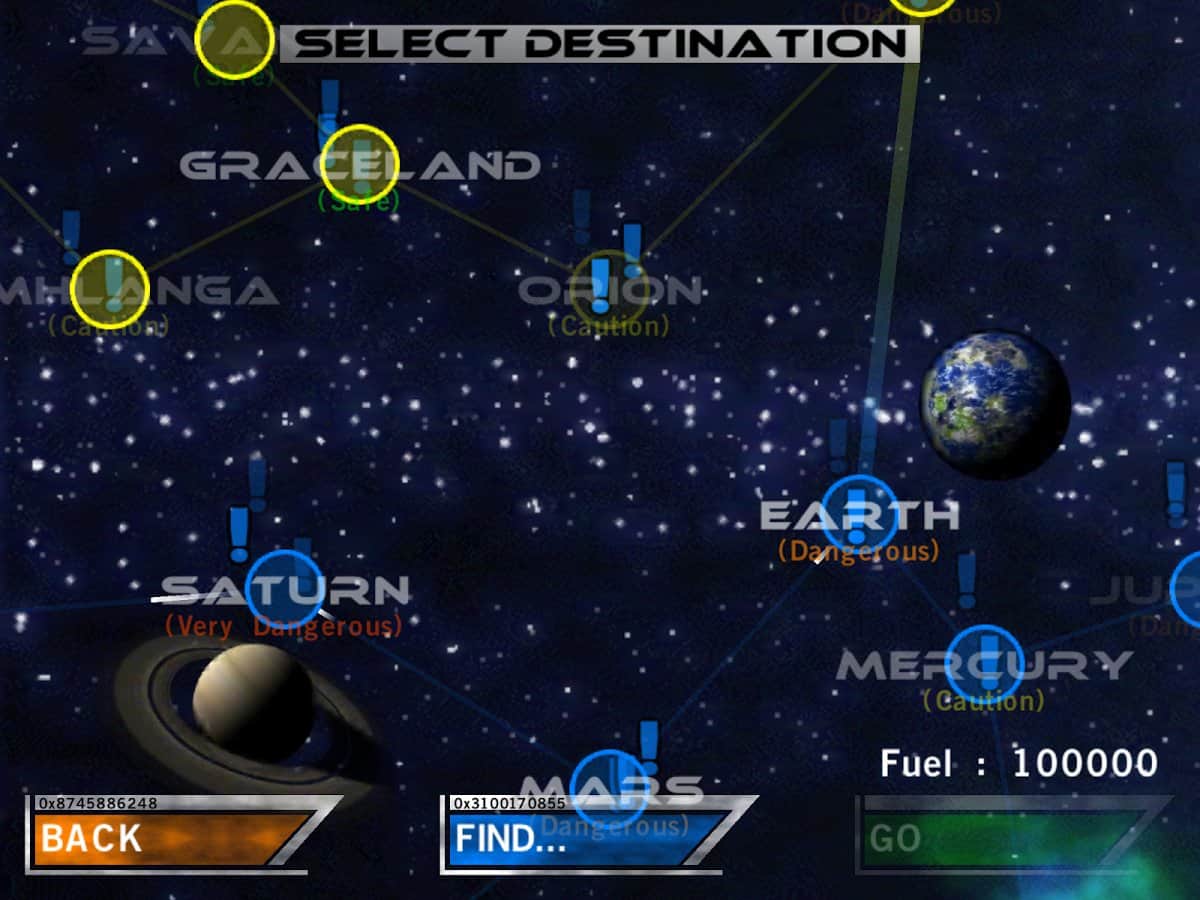Confirm travel with the green GO button

click(x=1000, y=838)
